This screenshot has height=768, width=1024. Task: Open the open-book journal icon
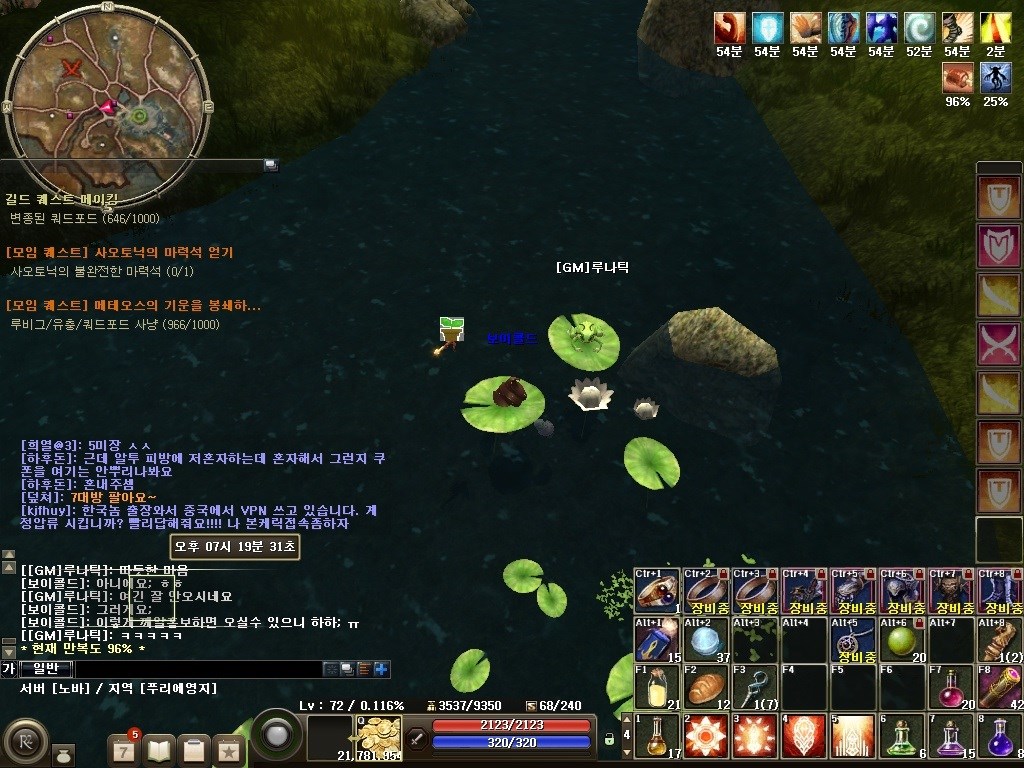(159, 748)
